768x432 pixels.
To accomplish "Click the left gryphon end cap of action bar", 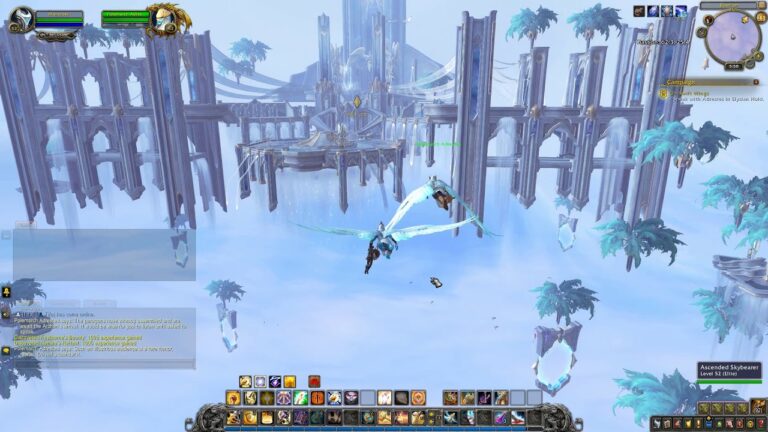I will (204, 416).
